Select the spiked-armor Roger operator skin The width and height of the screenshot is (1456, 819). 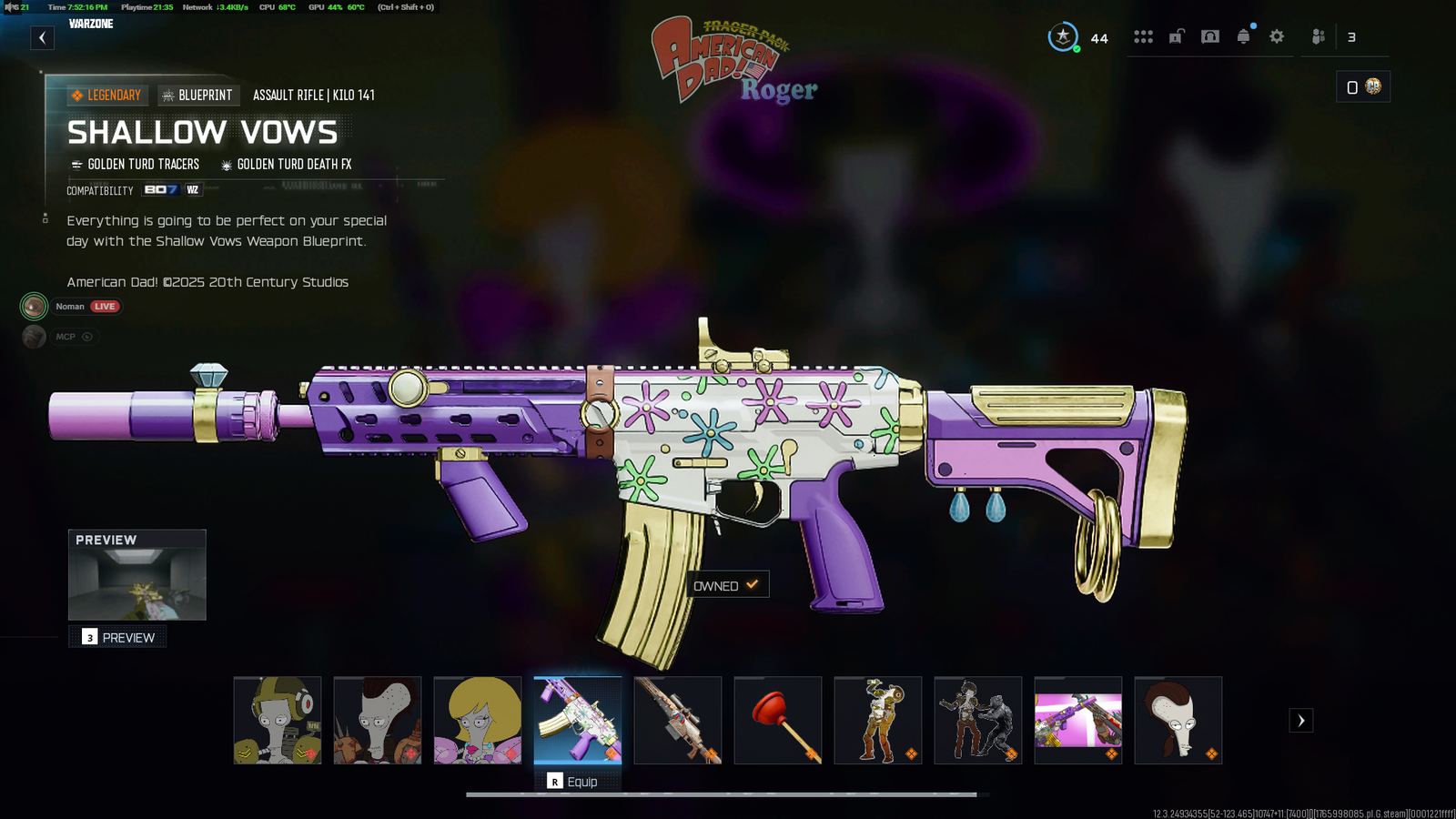[378, 720]
